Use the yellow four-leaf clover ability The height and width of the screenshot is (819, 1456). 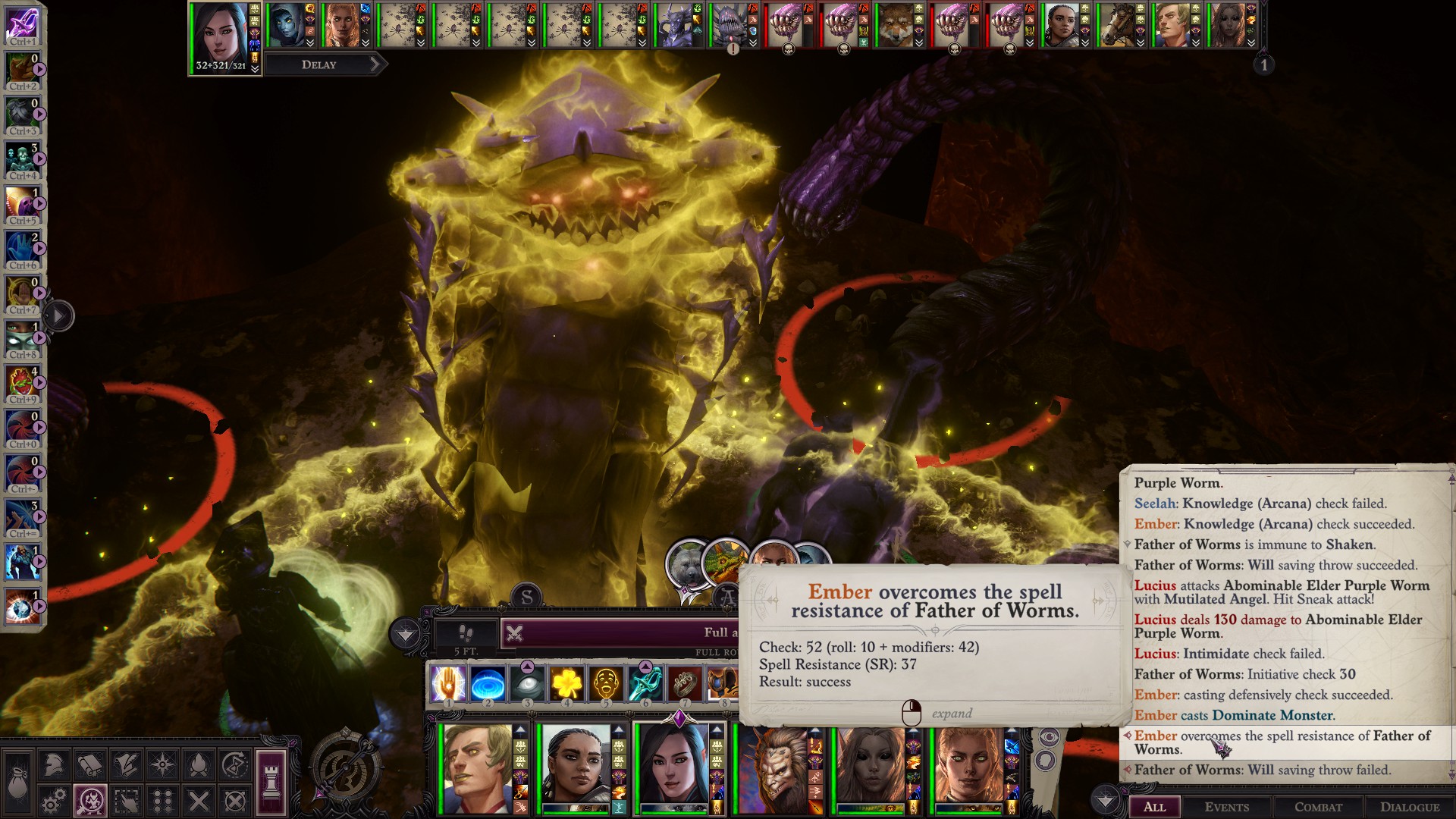[x=566, y=684]
